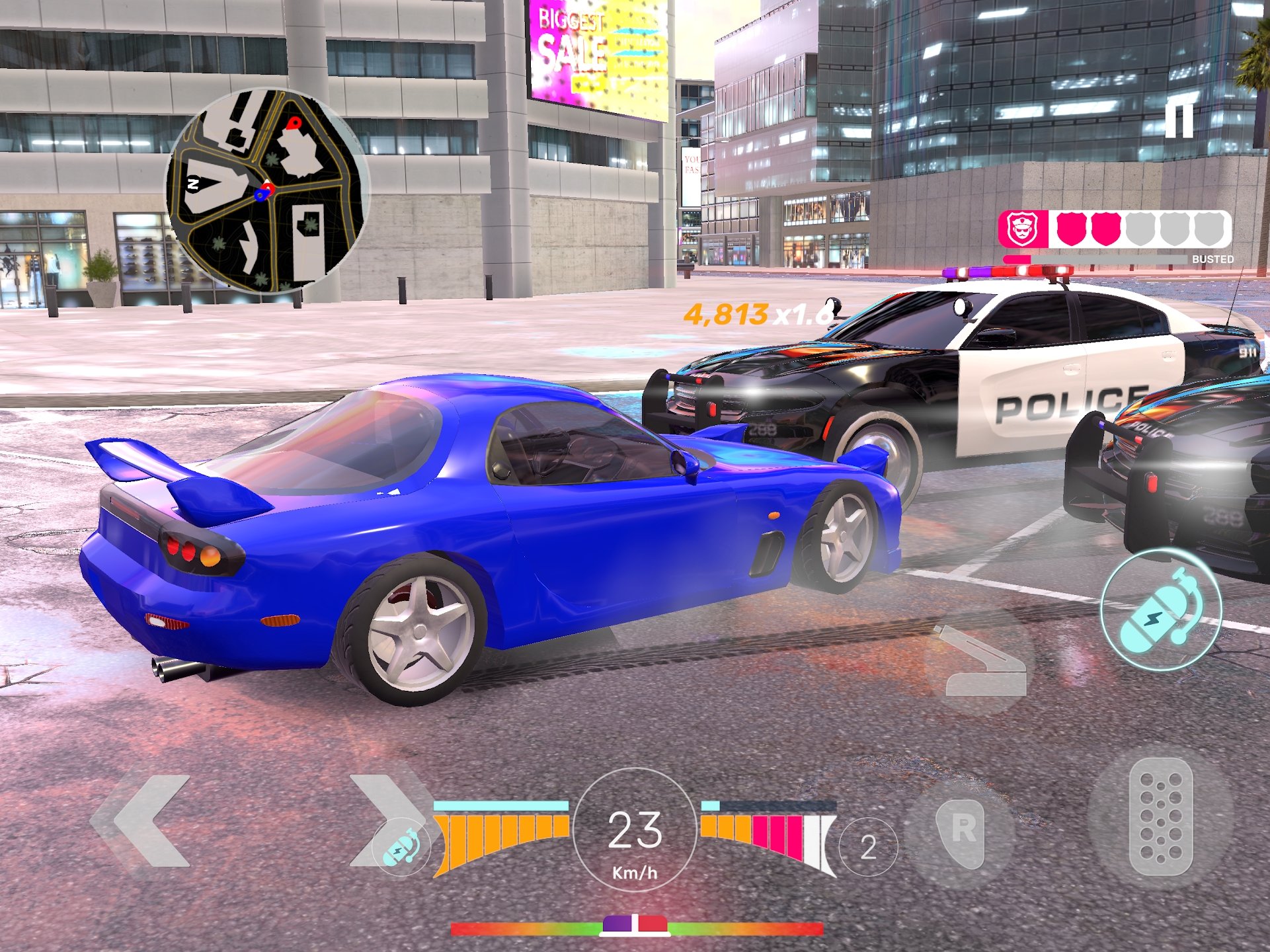Activate the large nitro boost button
Viewport: 1270px width, 952px height.
[1161, 610]
